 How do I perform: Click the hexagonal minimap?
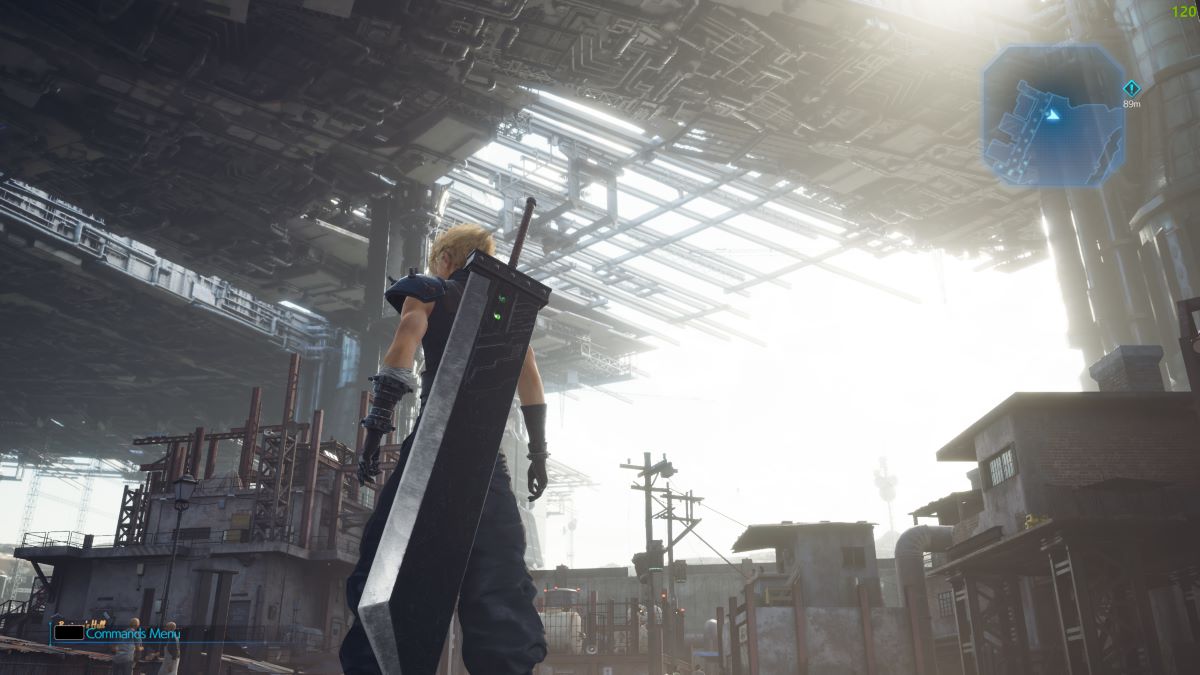(x=1053, y=115)
